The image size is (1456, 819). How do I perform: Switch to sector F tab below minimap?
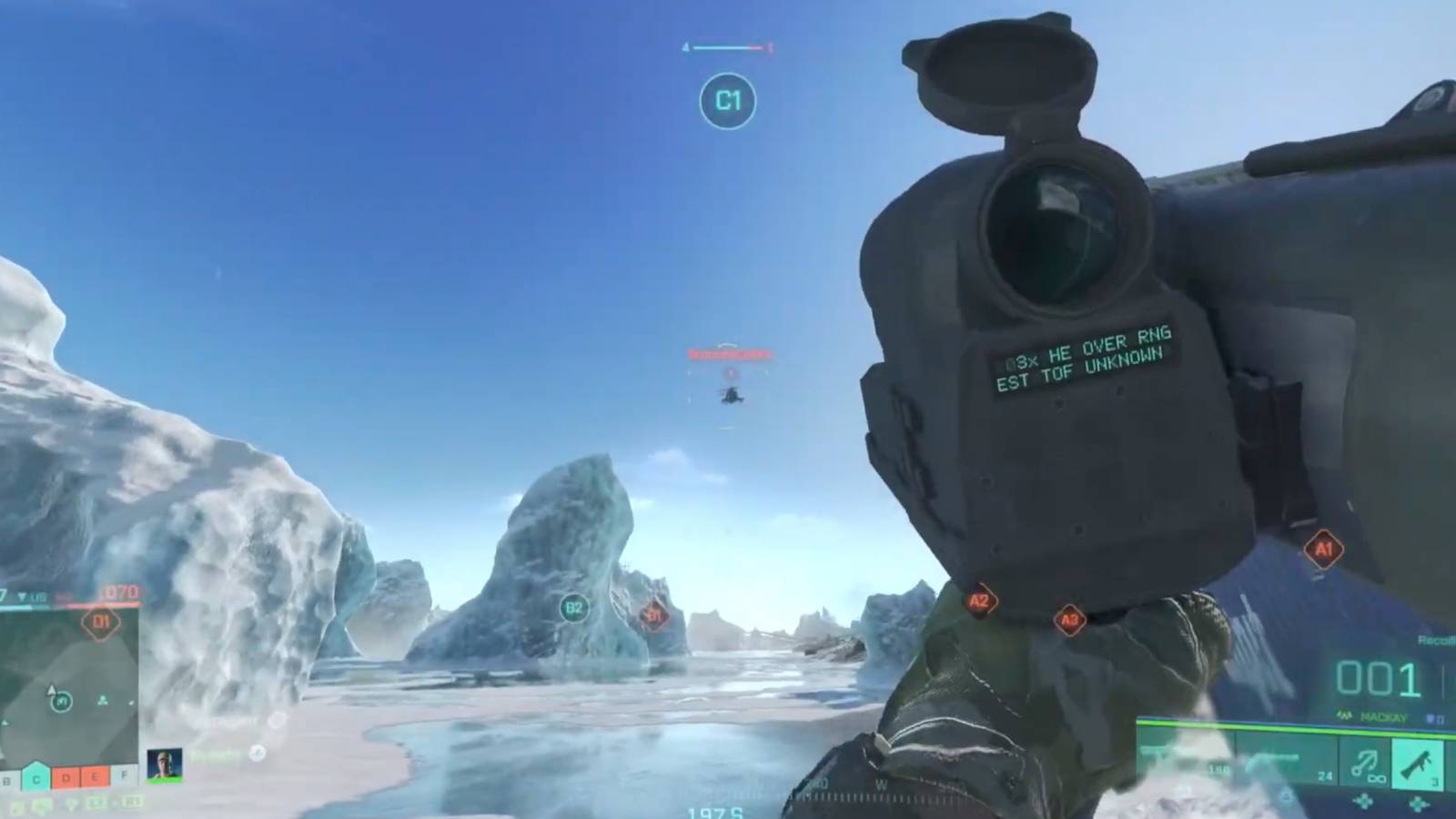(124, 775)
